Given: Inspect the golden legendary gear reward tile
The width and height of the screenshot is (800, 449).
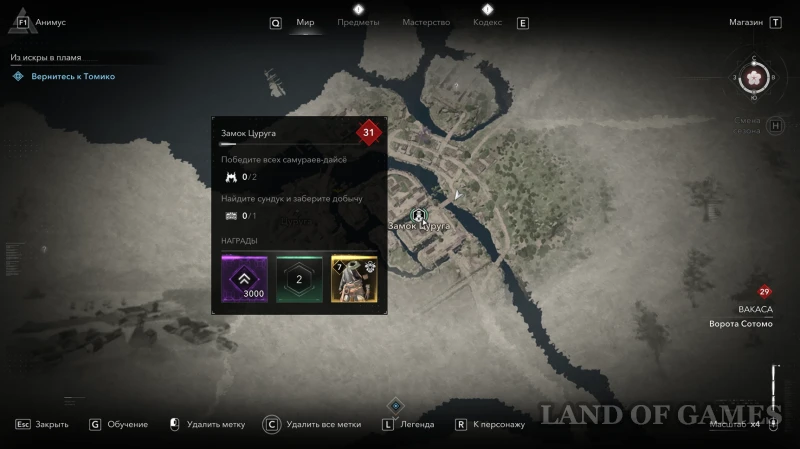Looking at the screenshot, I should coord(353,278).
